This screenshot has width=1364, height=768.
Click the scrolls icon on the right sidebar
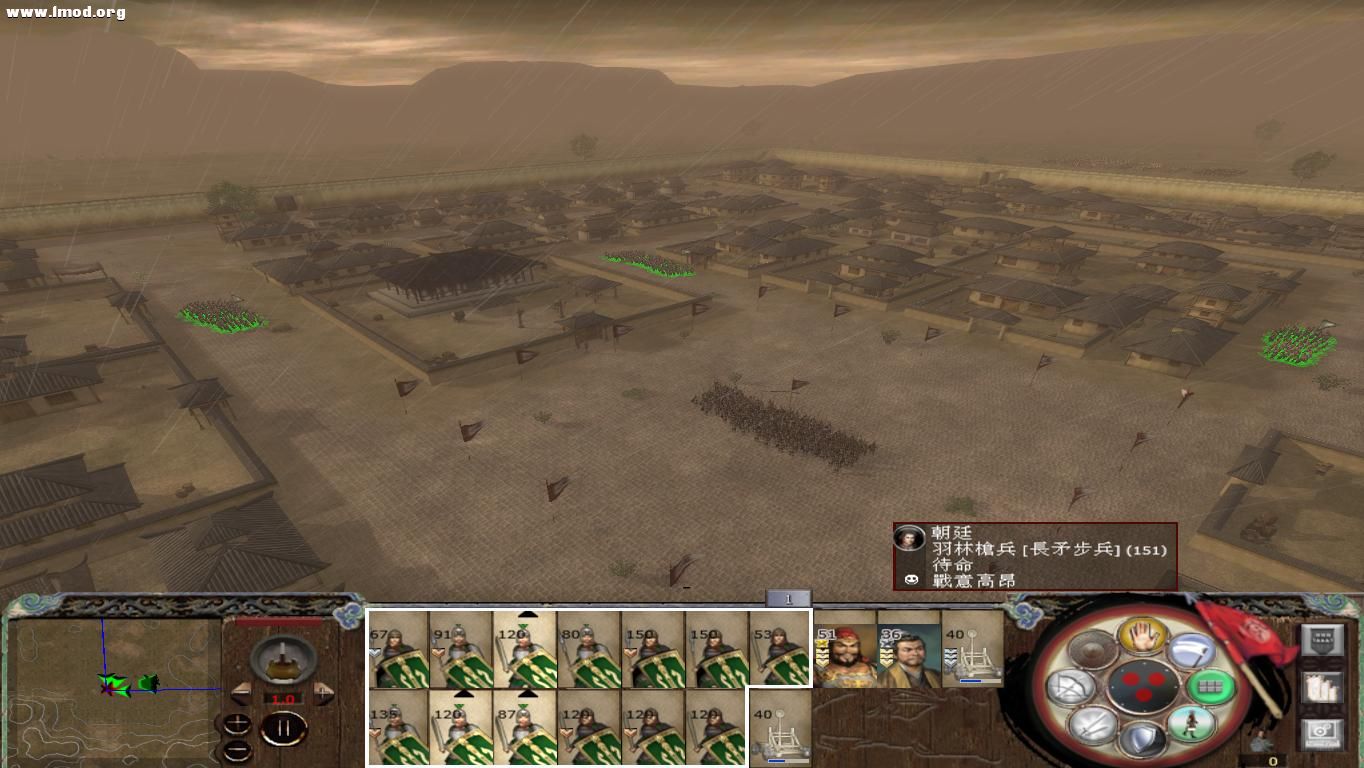click(1322, 686)
